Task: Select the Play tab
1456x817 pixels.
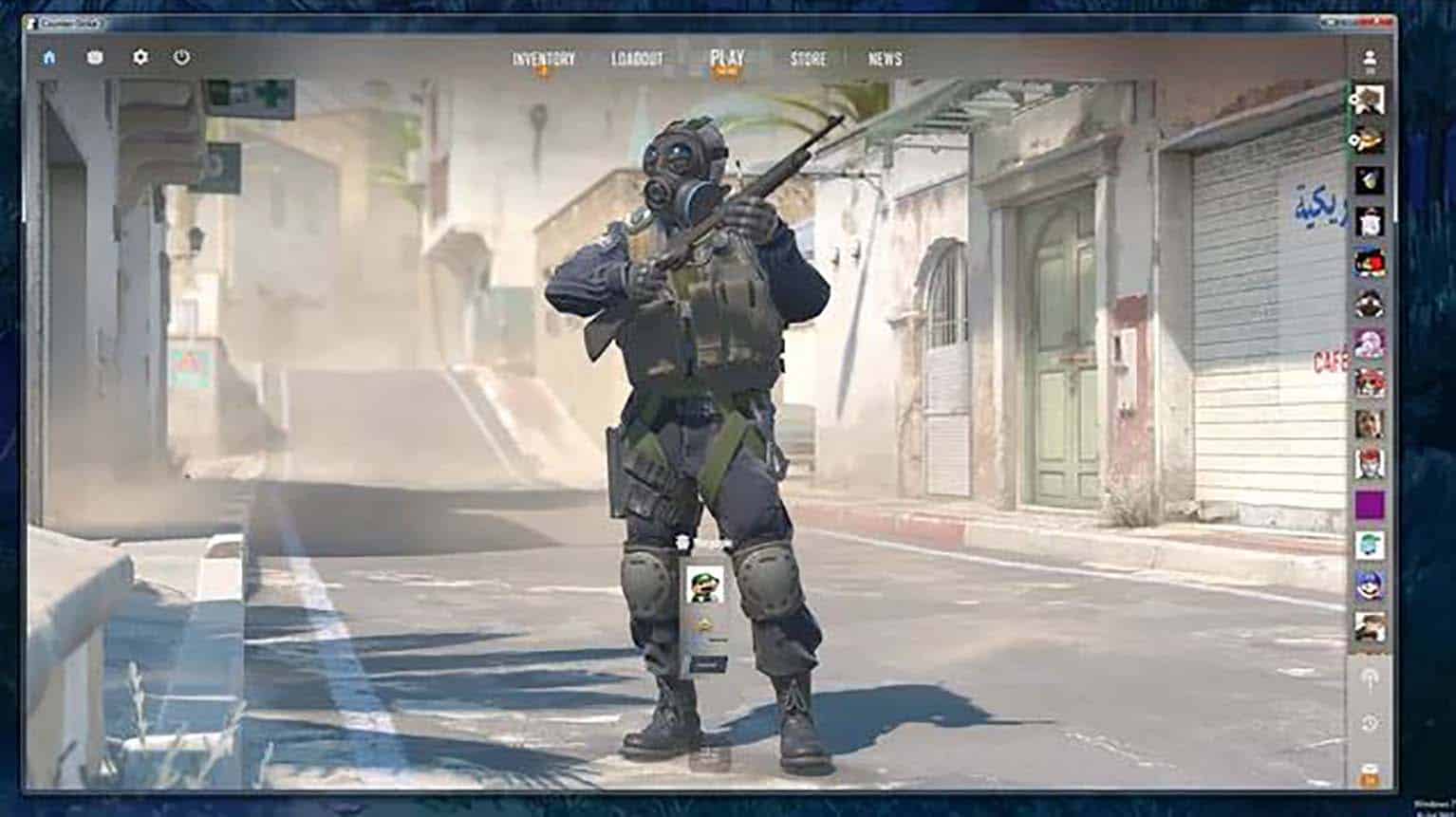Action: coord(727,58)
